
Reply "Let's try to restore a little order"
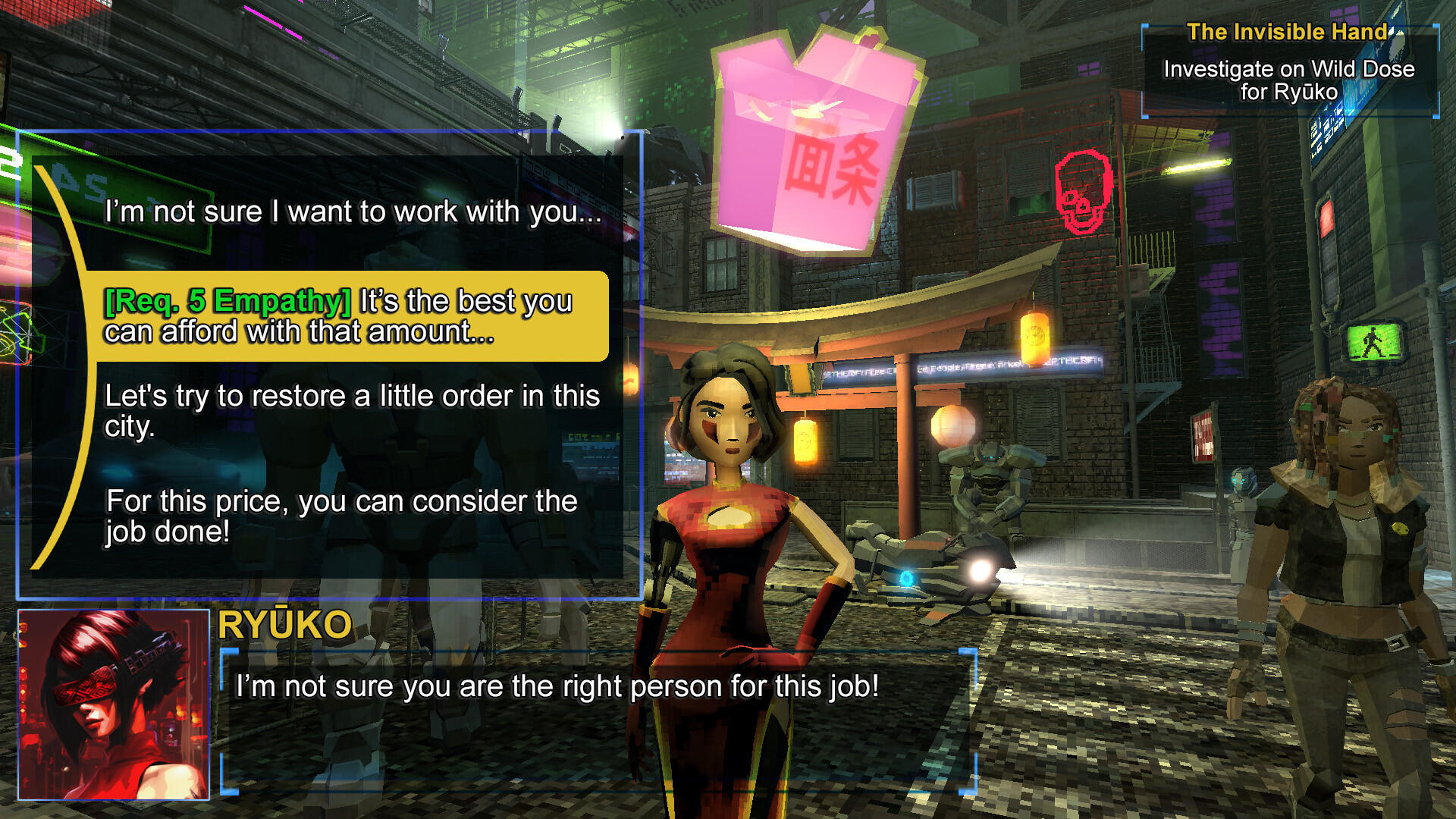click(x=353, y=410)
